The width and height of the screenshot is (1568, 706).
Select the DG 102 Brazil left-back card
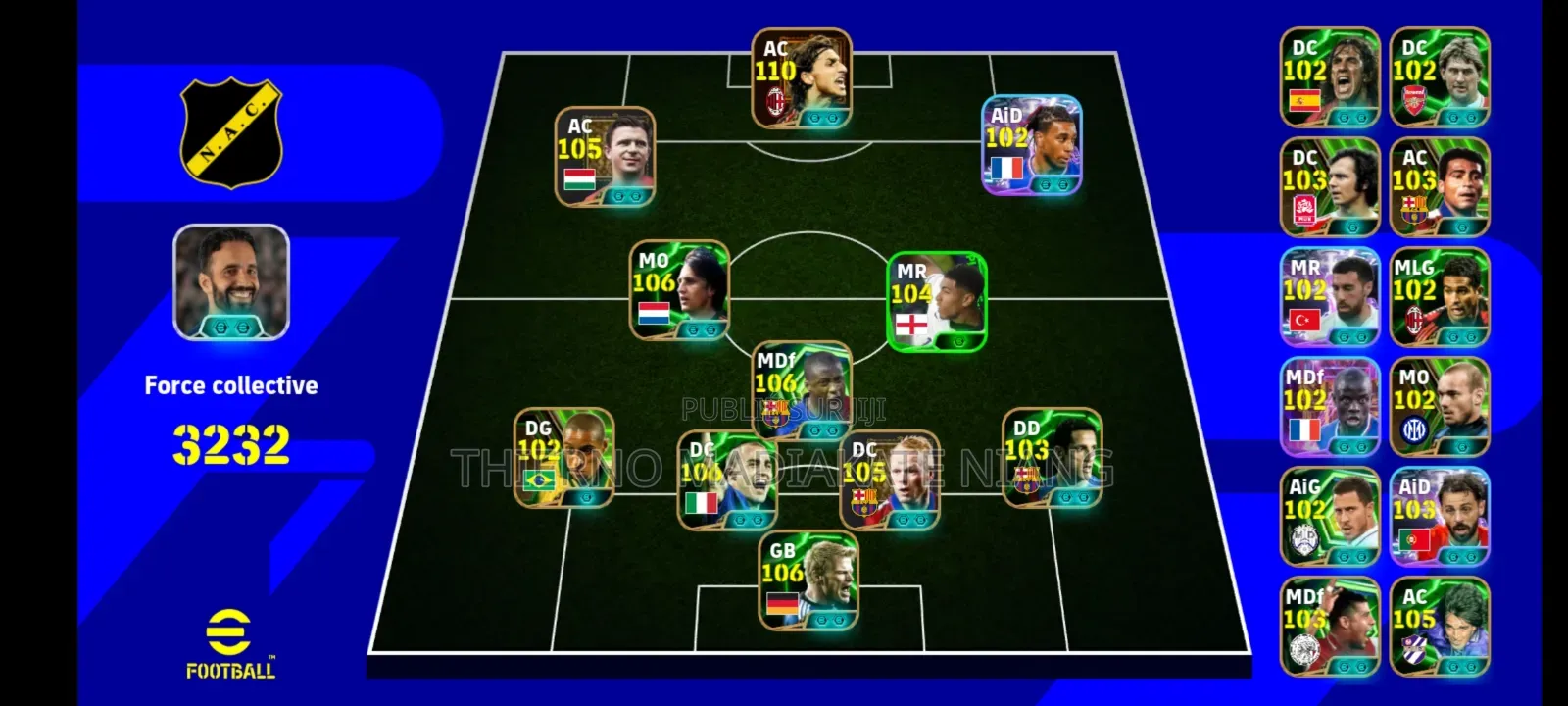[564, 458]
